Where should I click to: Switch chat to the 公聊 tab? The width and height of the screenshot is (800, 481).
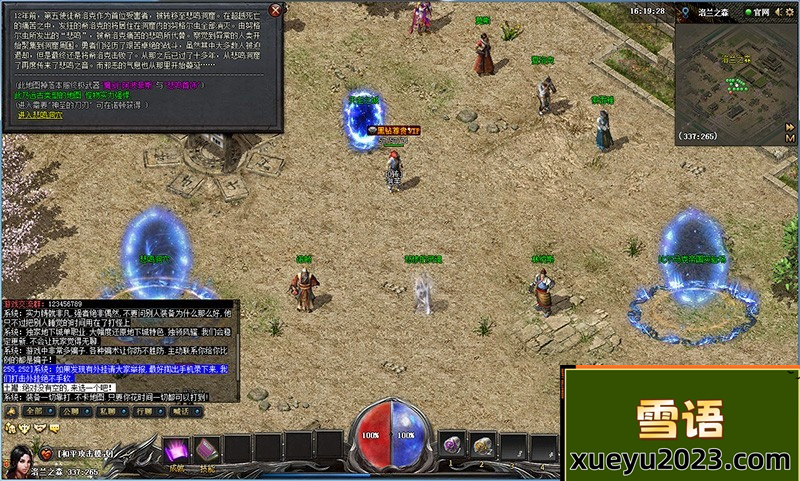click(69, 410)
